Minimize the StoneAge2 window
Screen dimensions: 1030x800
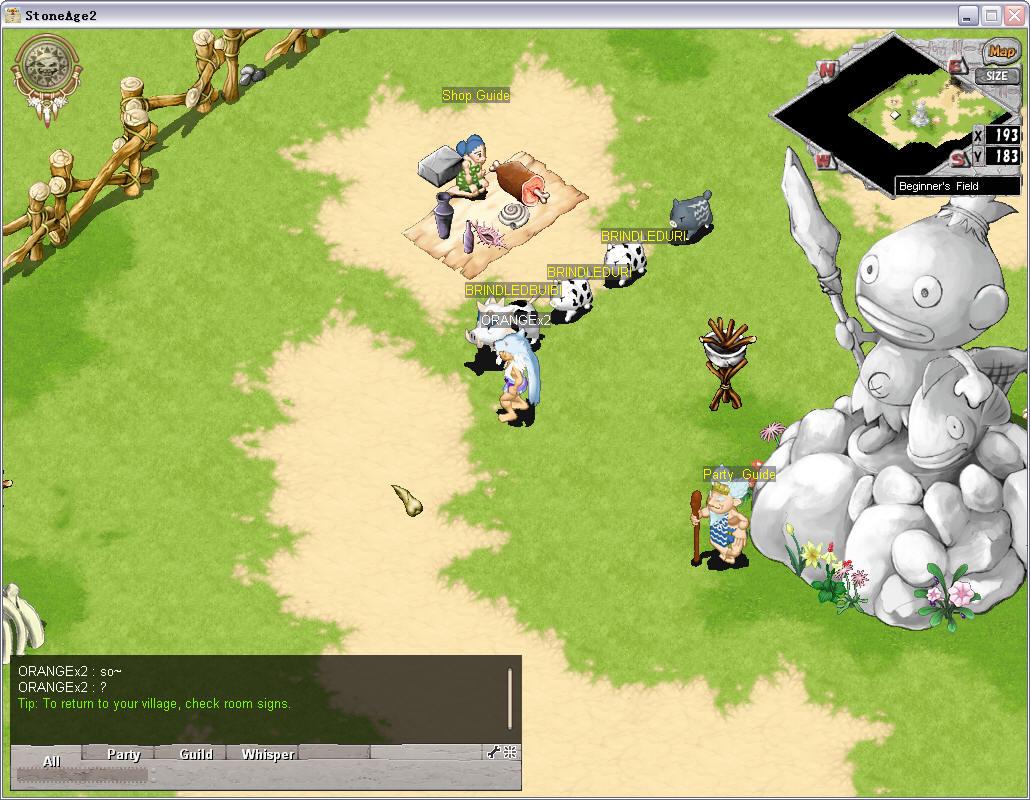967,15
